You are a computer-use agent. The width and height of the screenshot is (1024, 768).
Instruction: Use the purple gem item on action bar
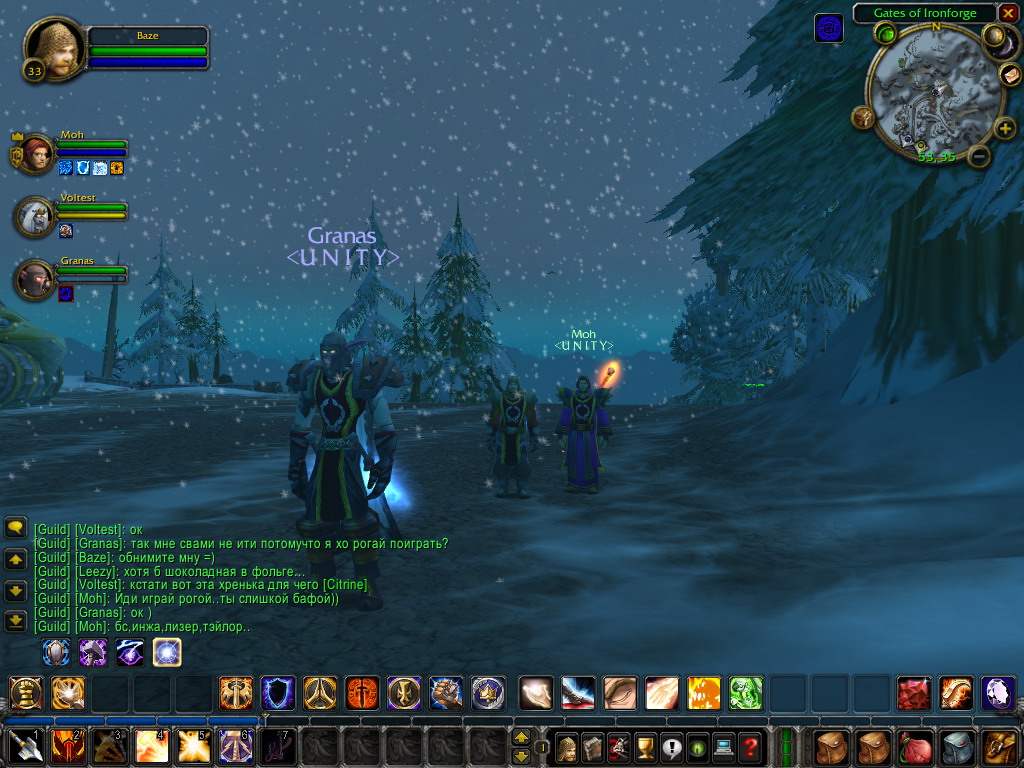pos(998,693)
